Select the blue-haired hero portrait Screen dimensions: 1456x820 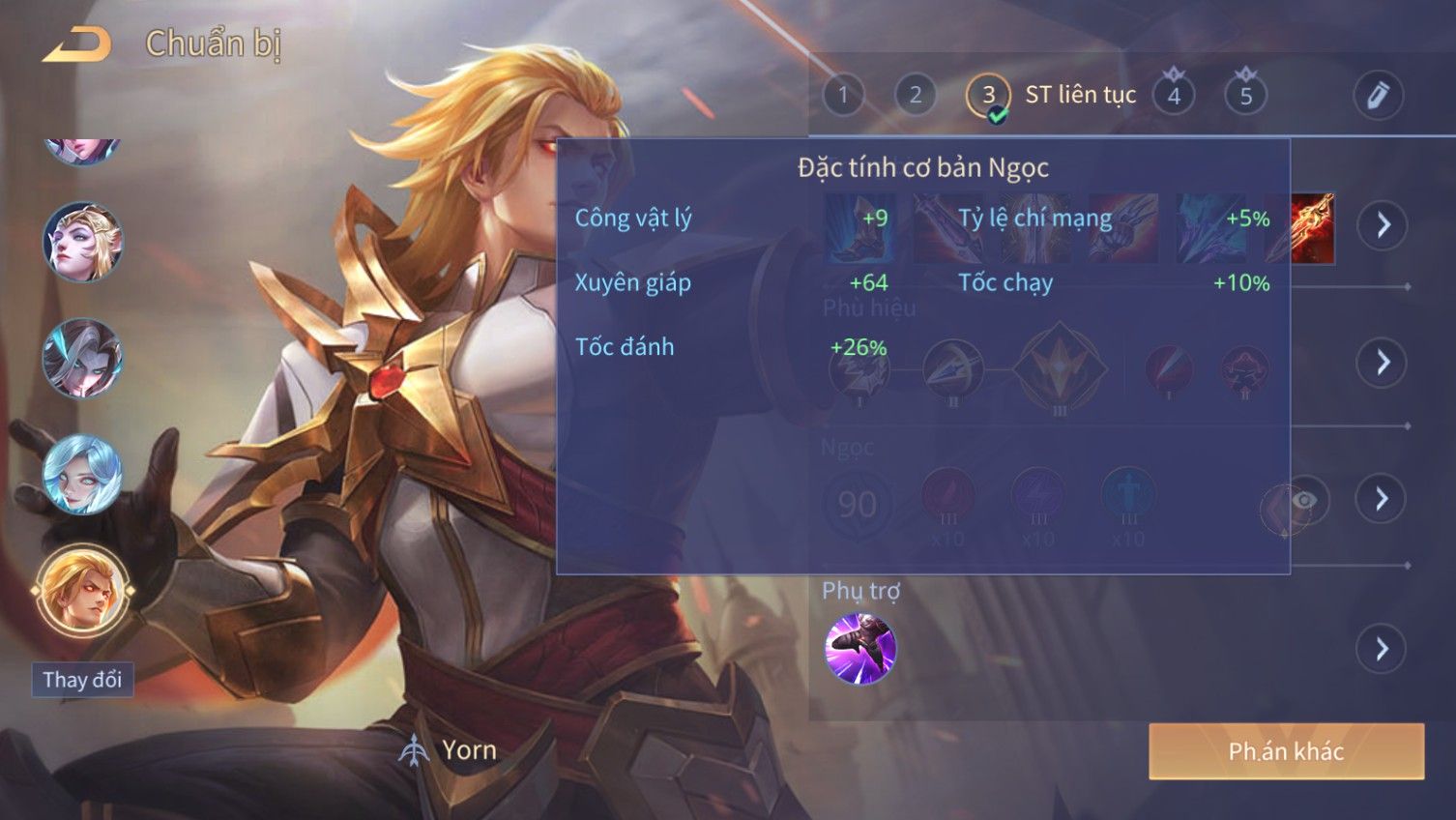(82, 475)
